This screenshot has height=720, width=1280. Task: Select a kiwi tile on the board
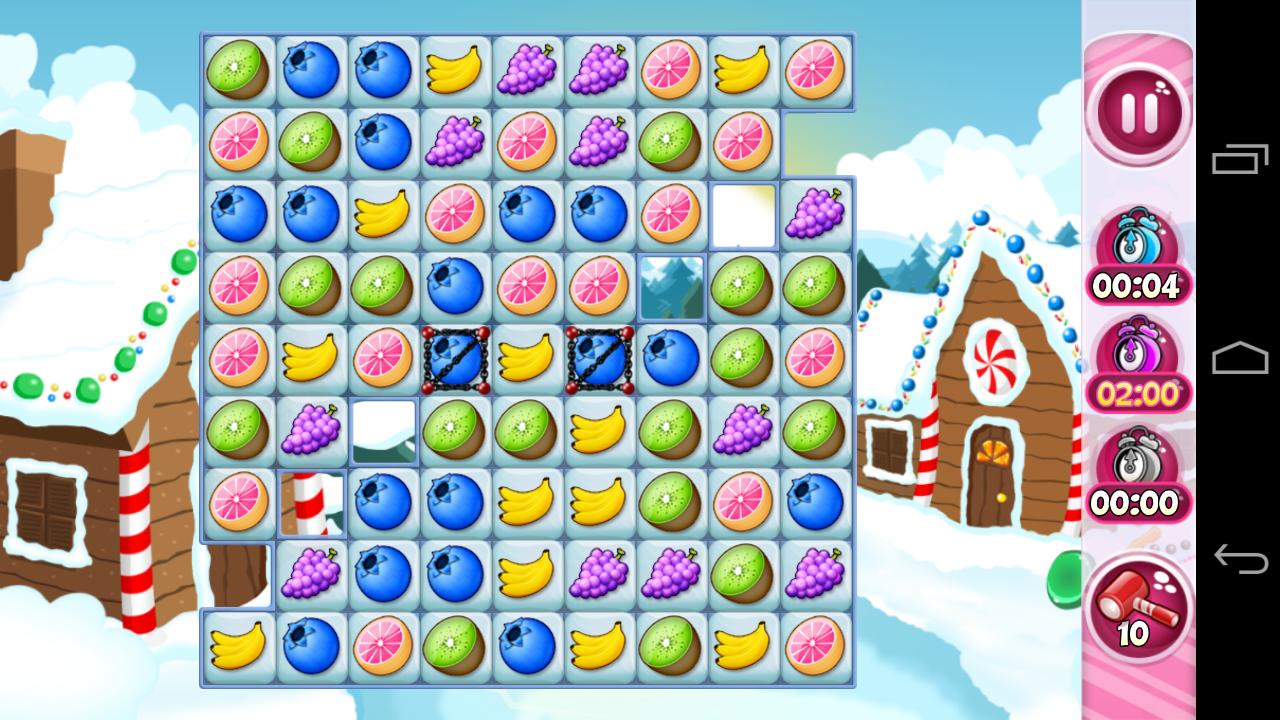pos(237,68)
